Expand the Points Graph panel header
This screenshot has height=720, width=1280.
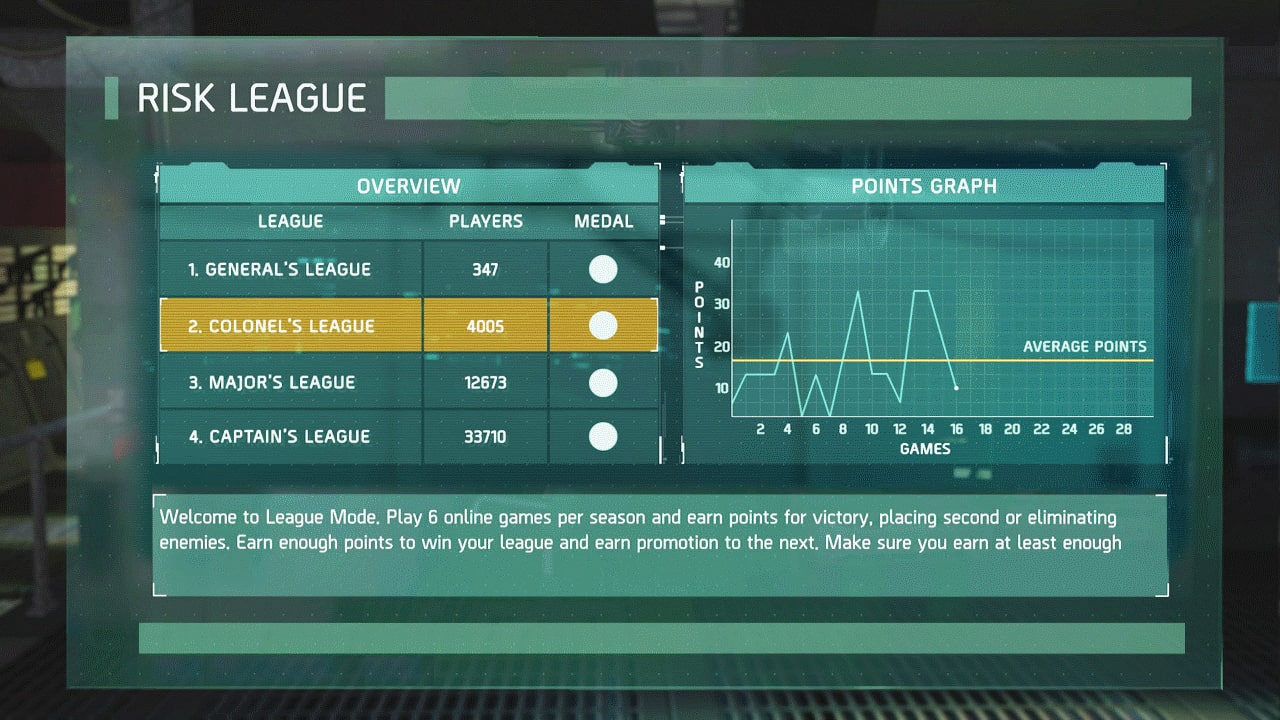(x=924, y=186)
